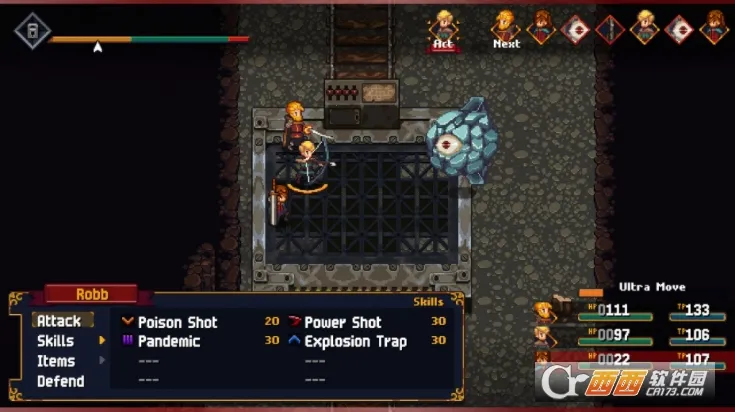Image resolution: width=735 pixels, height=412 pixels.
Task: Click the lock icon beside the overdrive bar
Action: [32, 31]
